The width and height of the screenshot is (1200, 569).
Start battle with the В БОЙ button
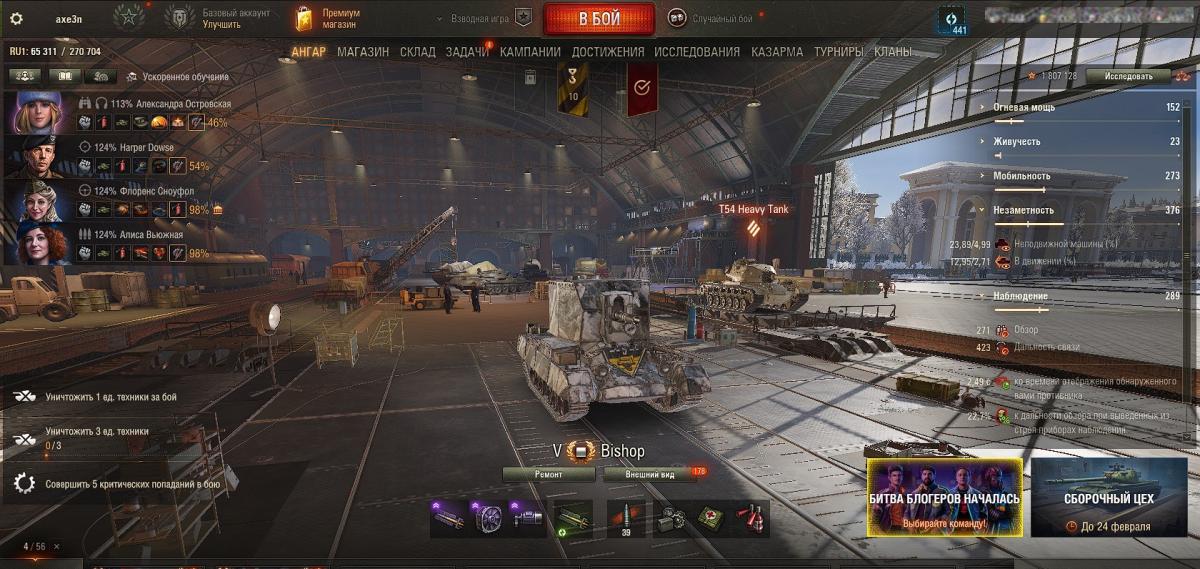pyautogui.click(x=598, y=19)
